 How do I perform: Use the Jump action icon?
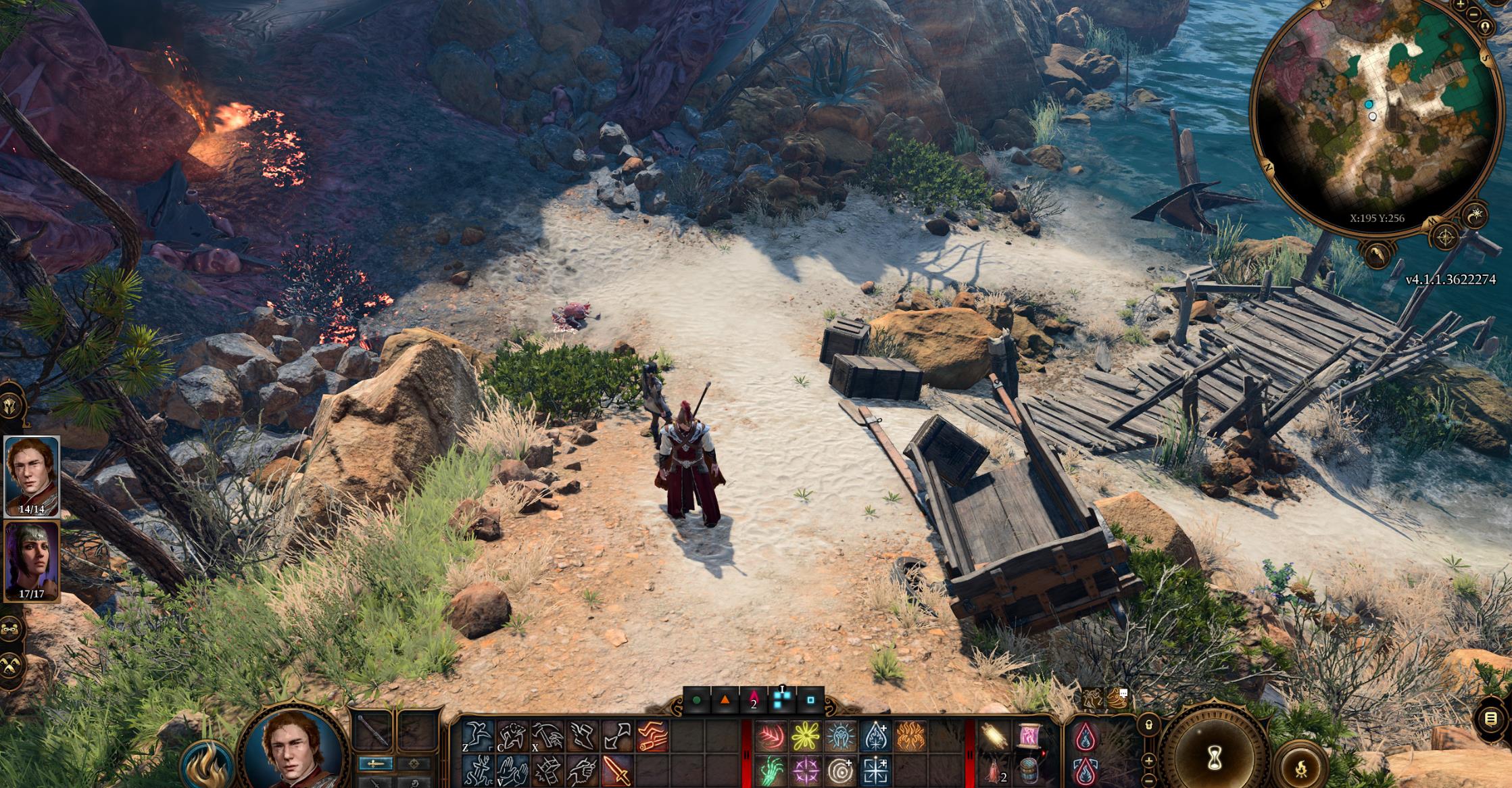coord(478,737)
